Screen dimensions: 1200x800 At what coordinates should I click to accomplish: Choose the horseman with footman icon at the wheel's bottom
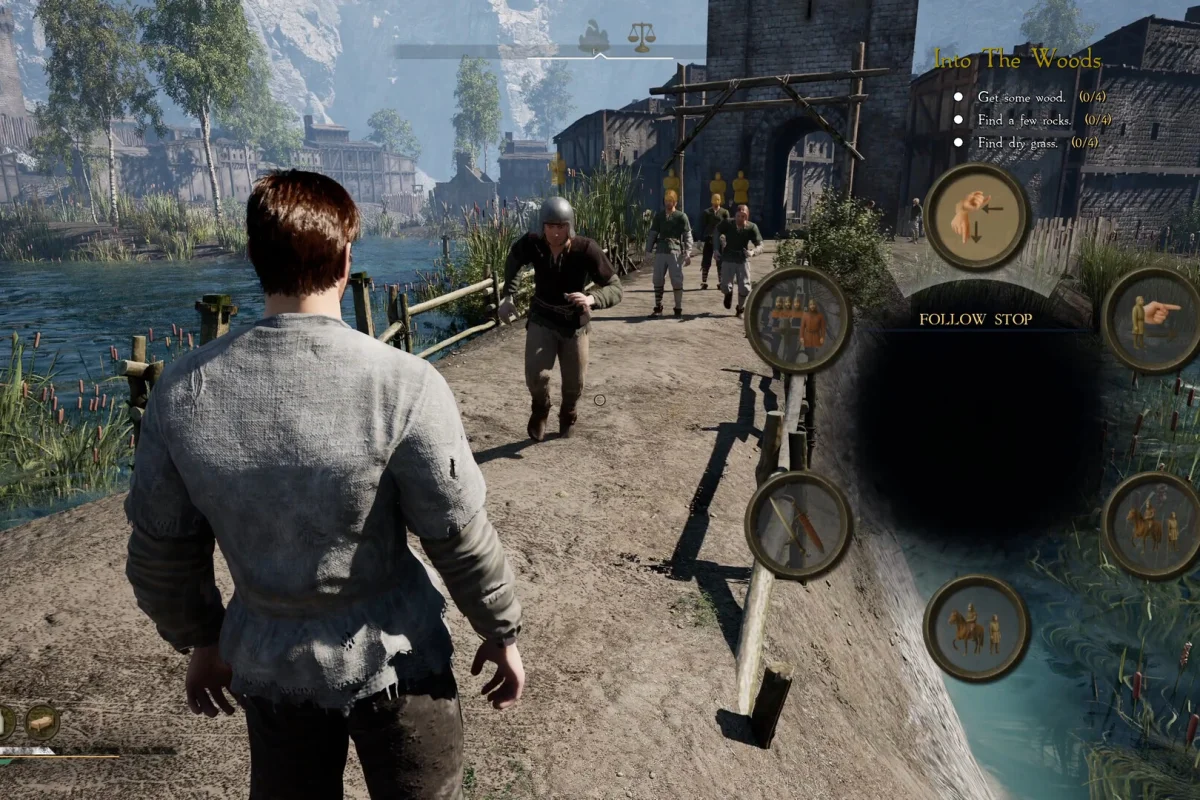point(976,628)
